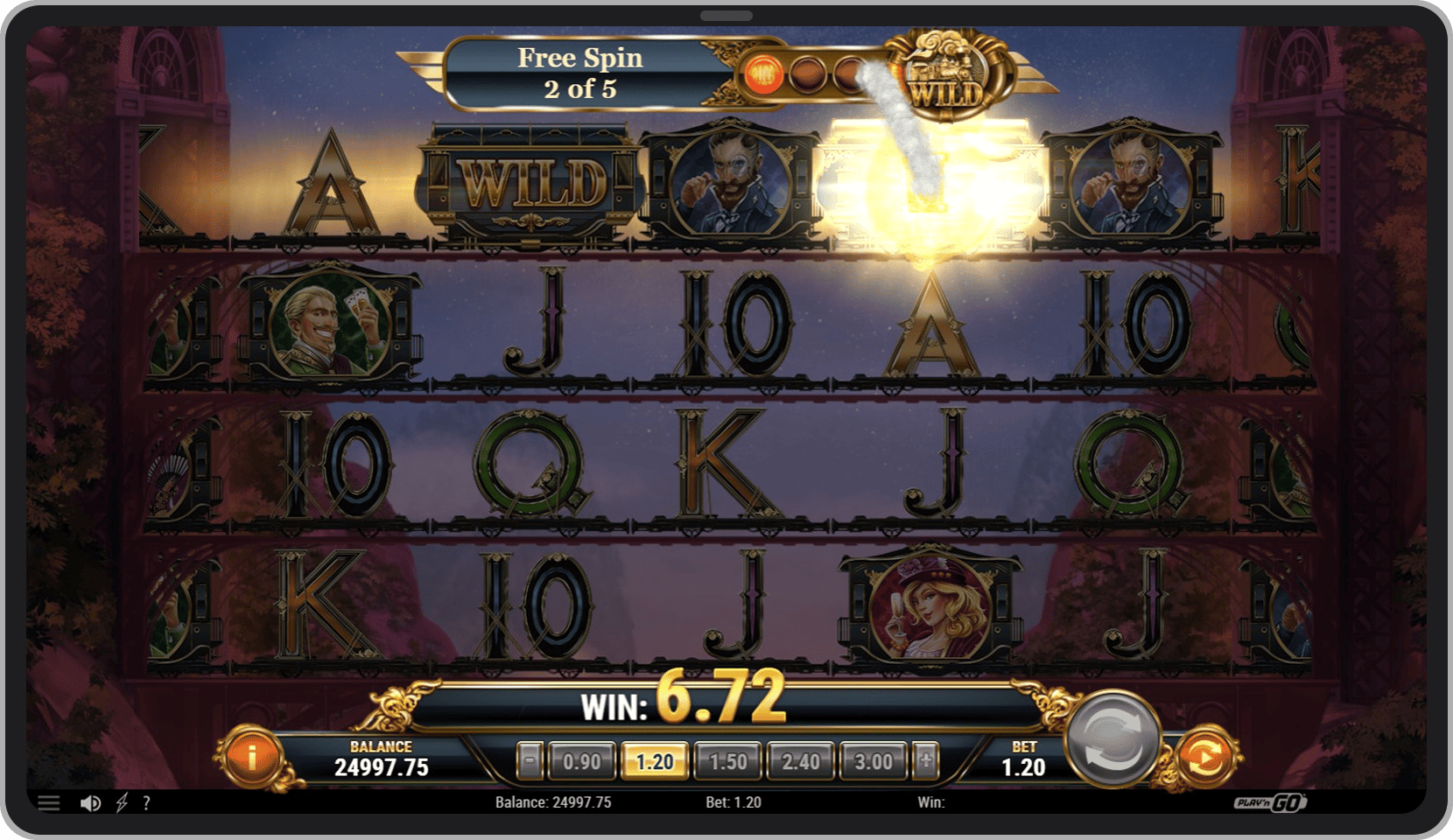Viewport: 1453px width, 840px height.
Task: Pick the 2.40 bet option
Action: [801, 761]
